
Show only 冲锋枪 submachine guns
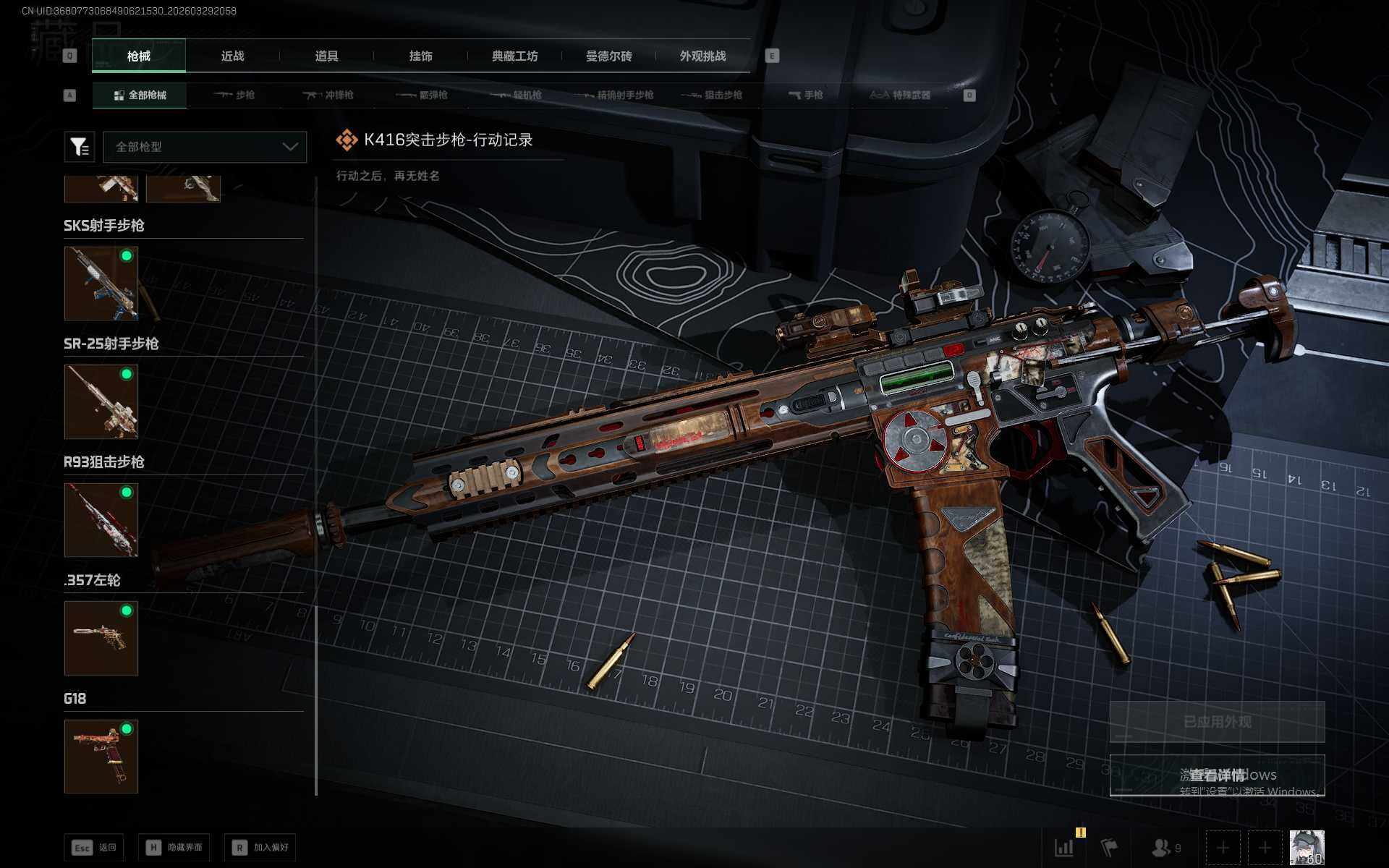(329, 95)
